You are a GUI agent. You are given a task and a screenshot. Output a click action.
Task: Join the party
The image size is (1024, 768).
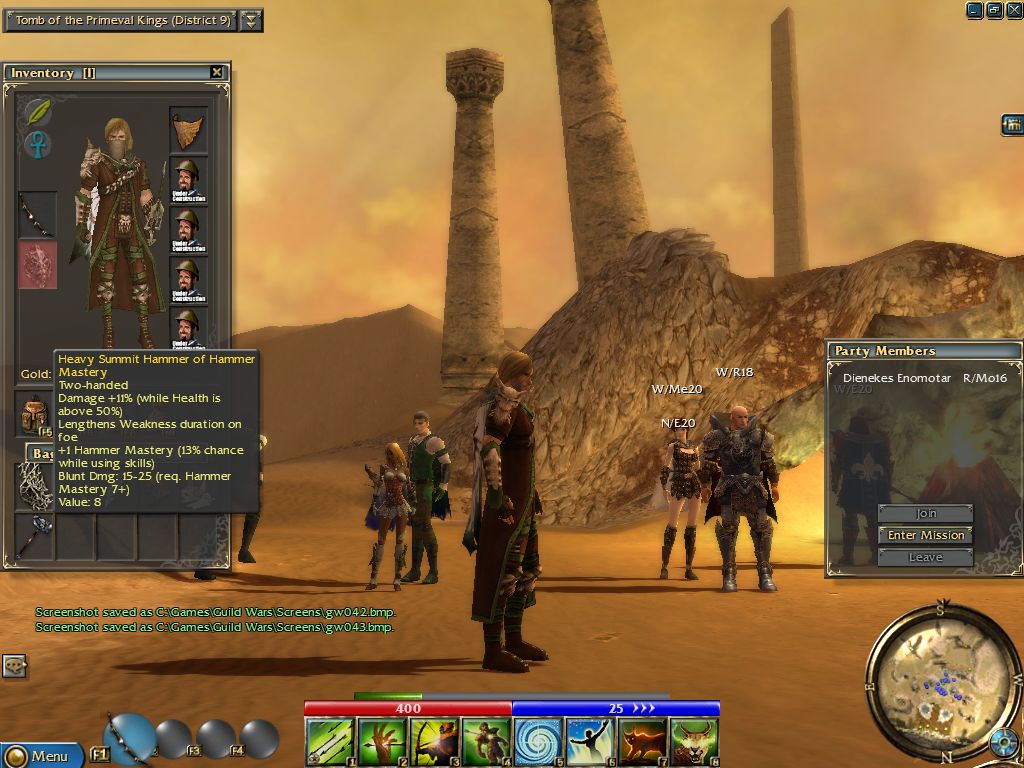tap(926, 513)
